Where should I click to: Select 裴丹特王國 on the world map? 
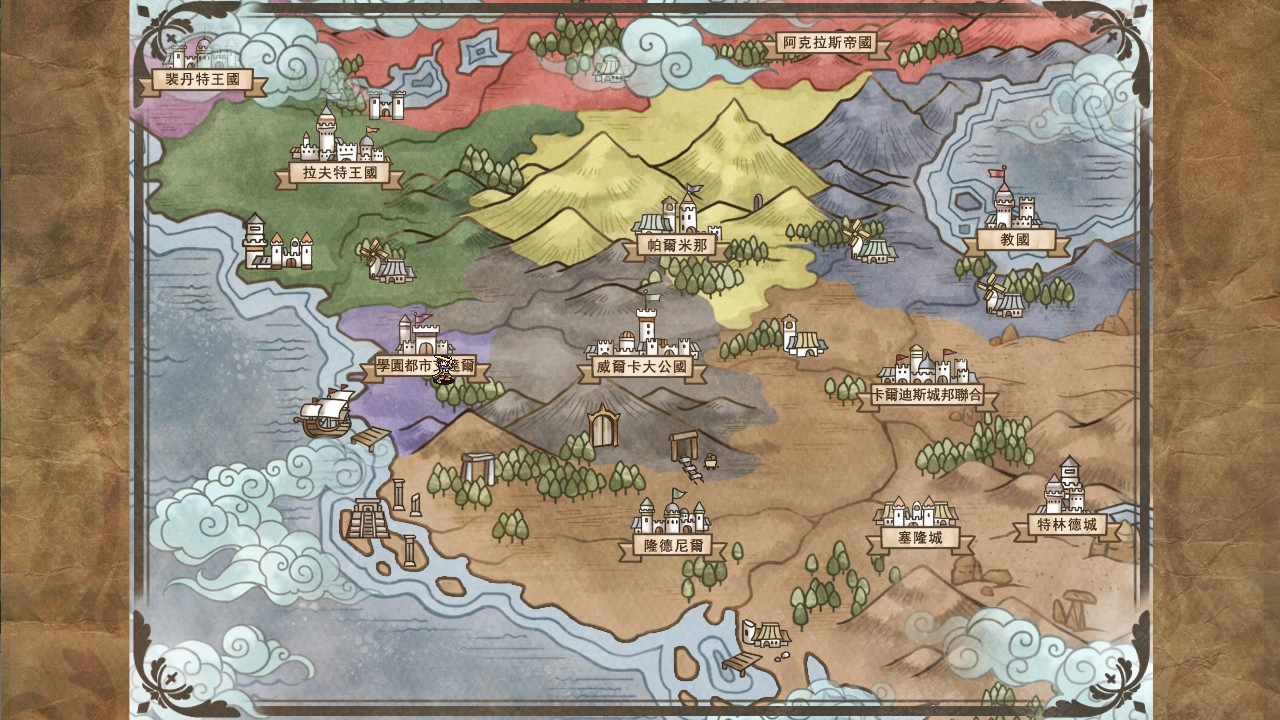click(x=203, y=80)
